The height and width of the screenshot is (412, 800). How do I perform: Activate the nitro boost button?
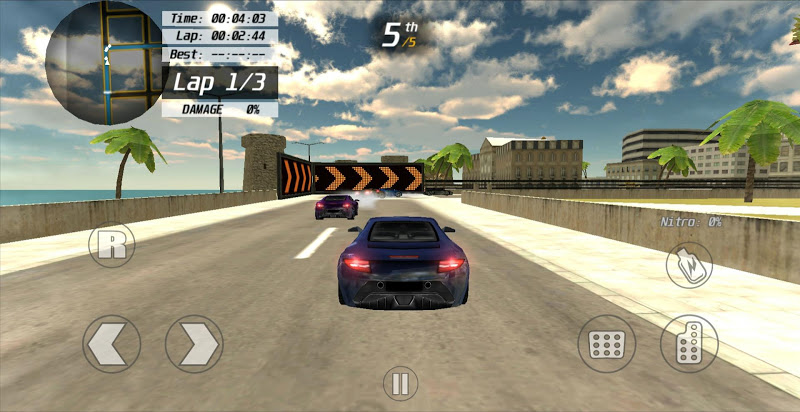coord(689,265)
